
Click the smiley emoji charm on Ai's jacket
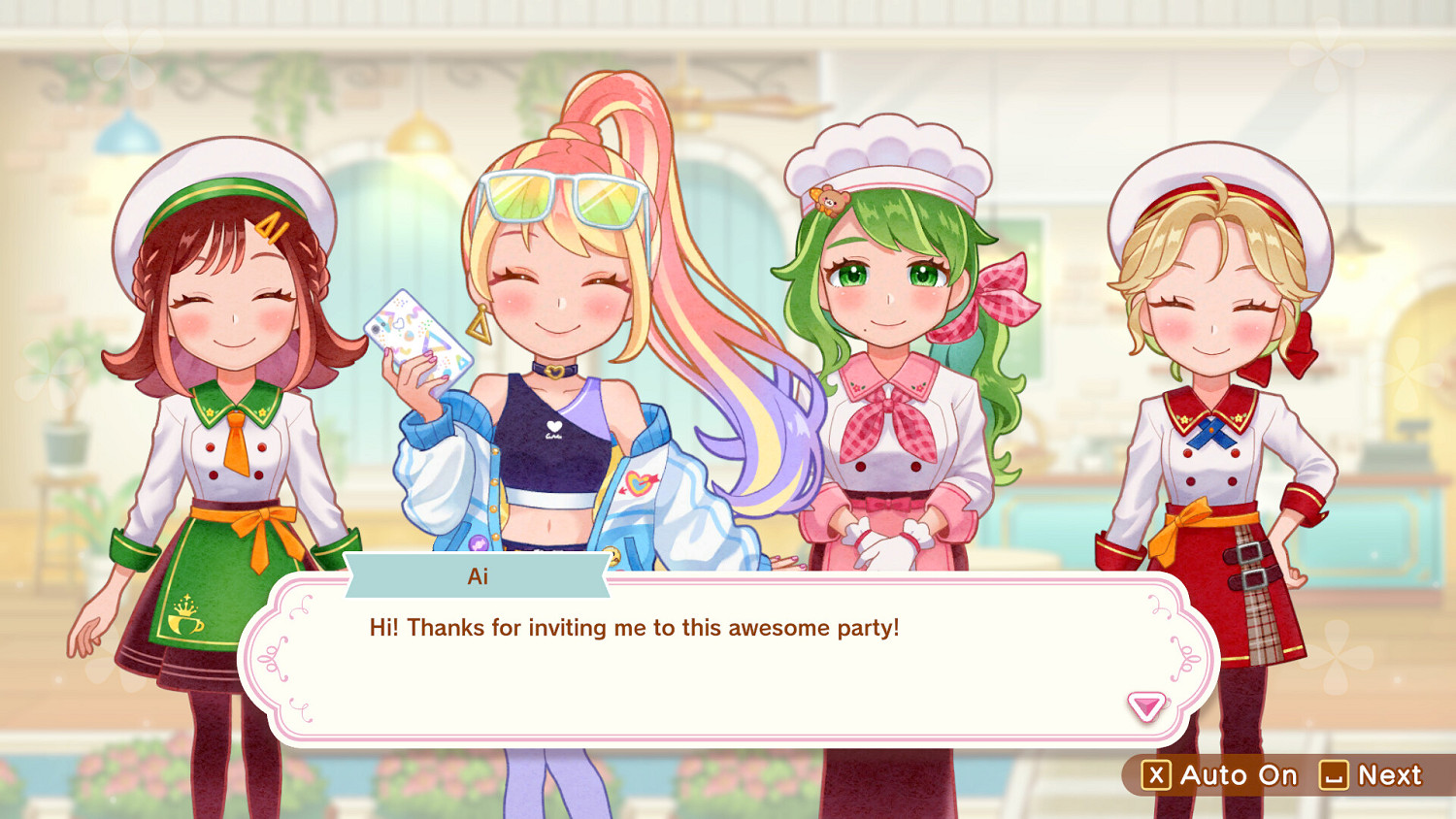pos(612,555)
